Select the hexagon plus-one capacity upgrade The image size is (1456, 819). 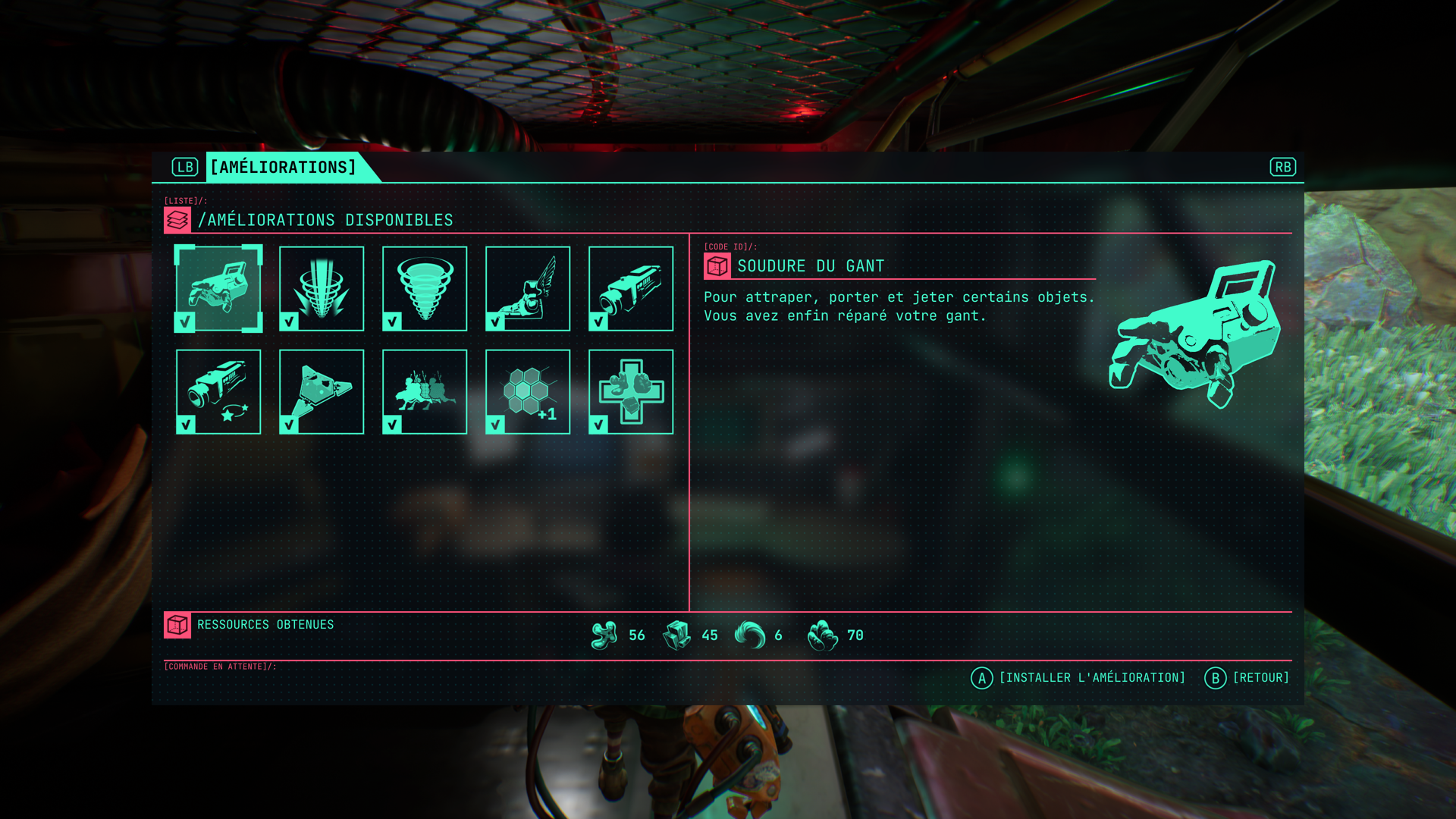(528, 391)
